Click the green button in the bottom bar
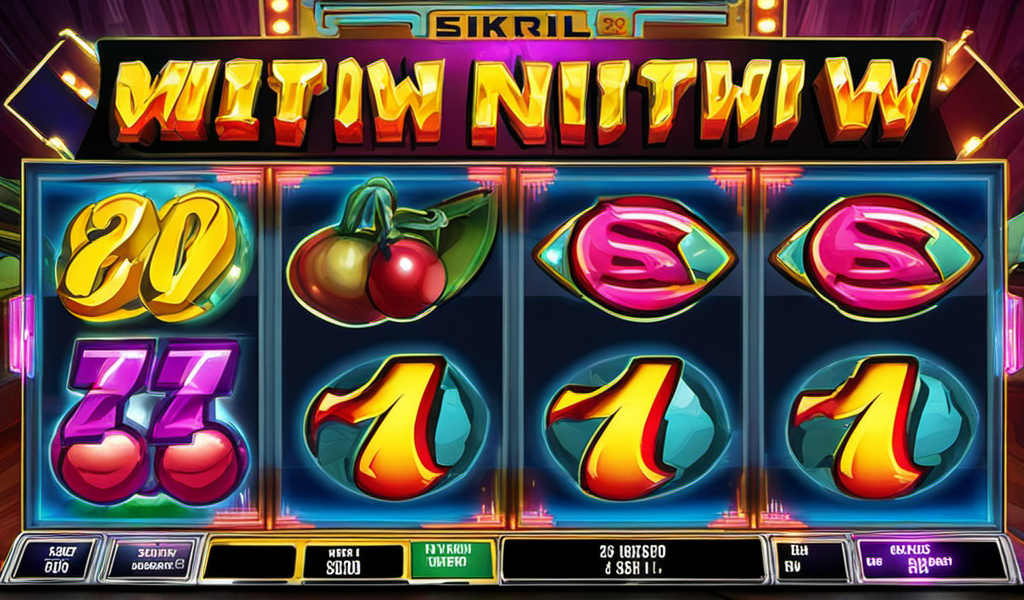The image size is (1024, 600). tap(452, 559)
